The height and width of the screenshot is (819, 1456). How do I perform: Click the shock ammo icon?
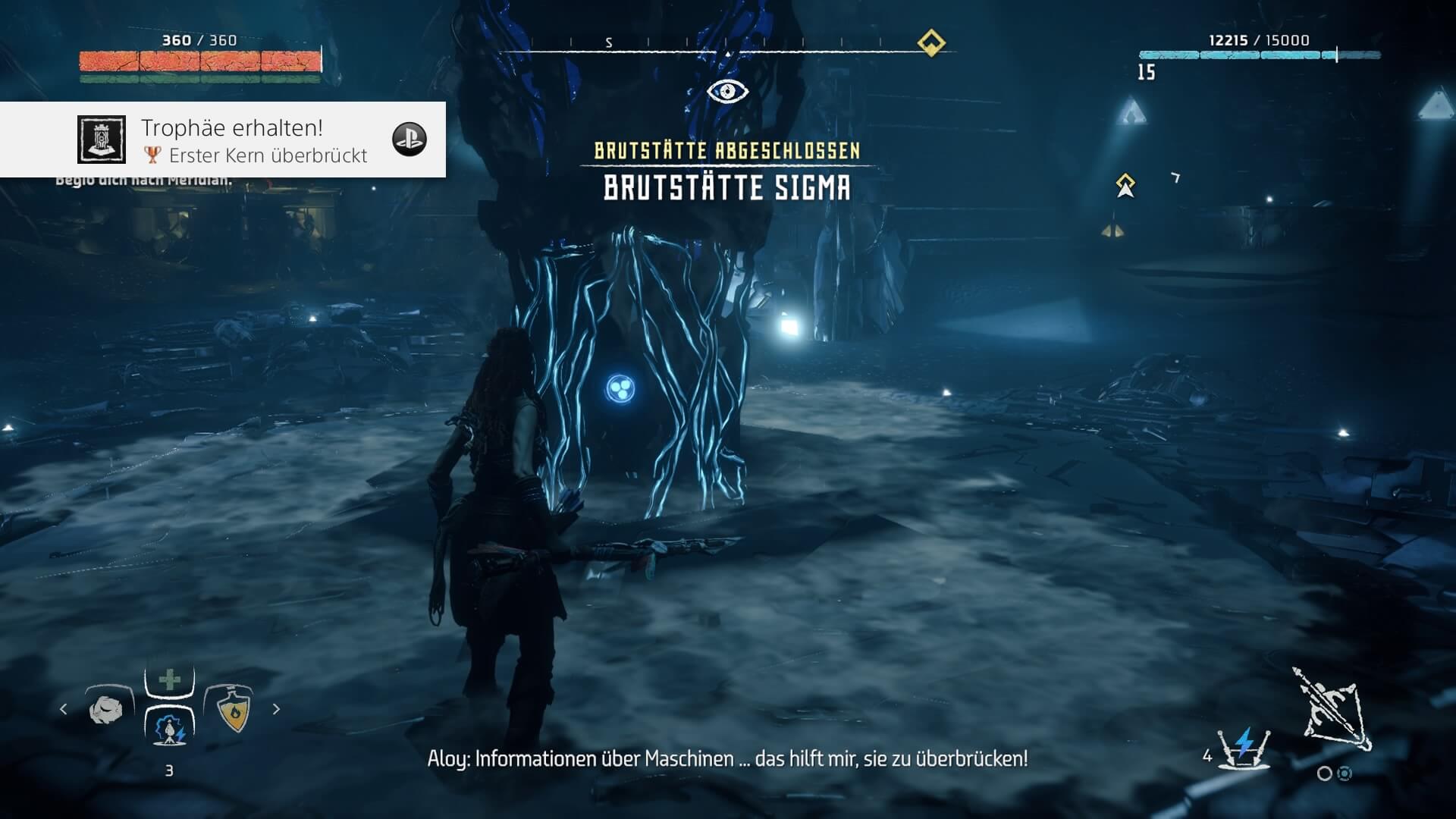click(x=1244, y=748)
